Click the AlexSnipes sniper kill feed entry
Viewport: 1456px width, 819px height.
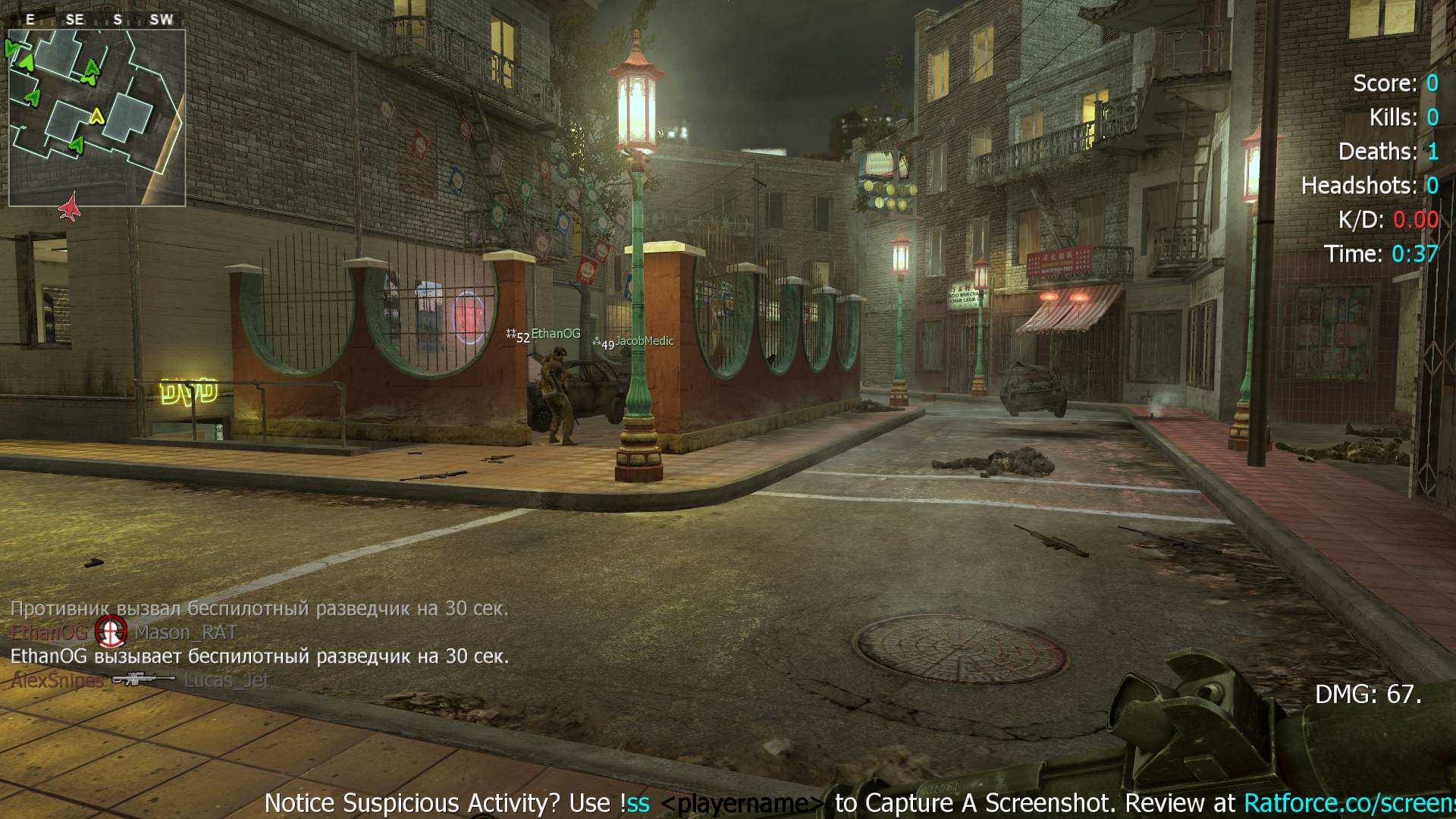tap(140, 680)
